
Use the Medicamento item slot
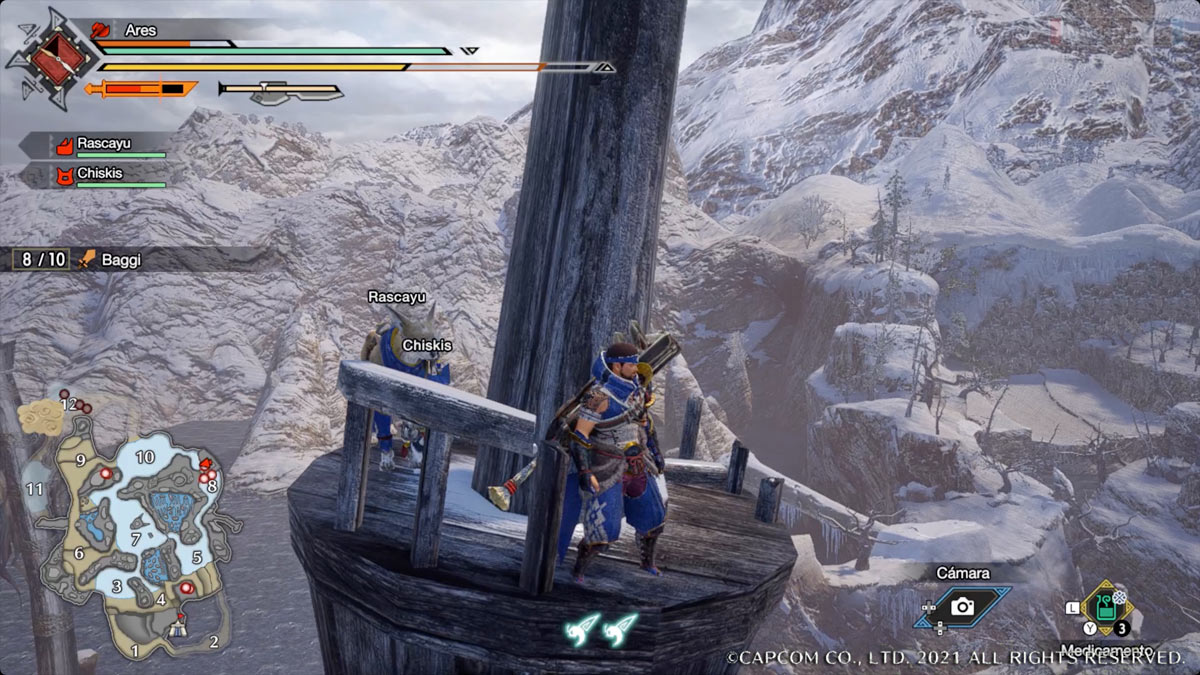point(1105,607)
